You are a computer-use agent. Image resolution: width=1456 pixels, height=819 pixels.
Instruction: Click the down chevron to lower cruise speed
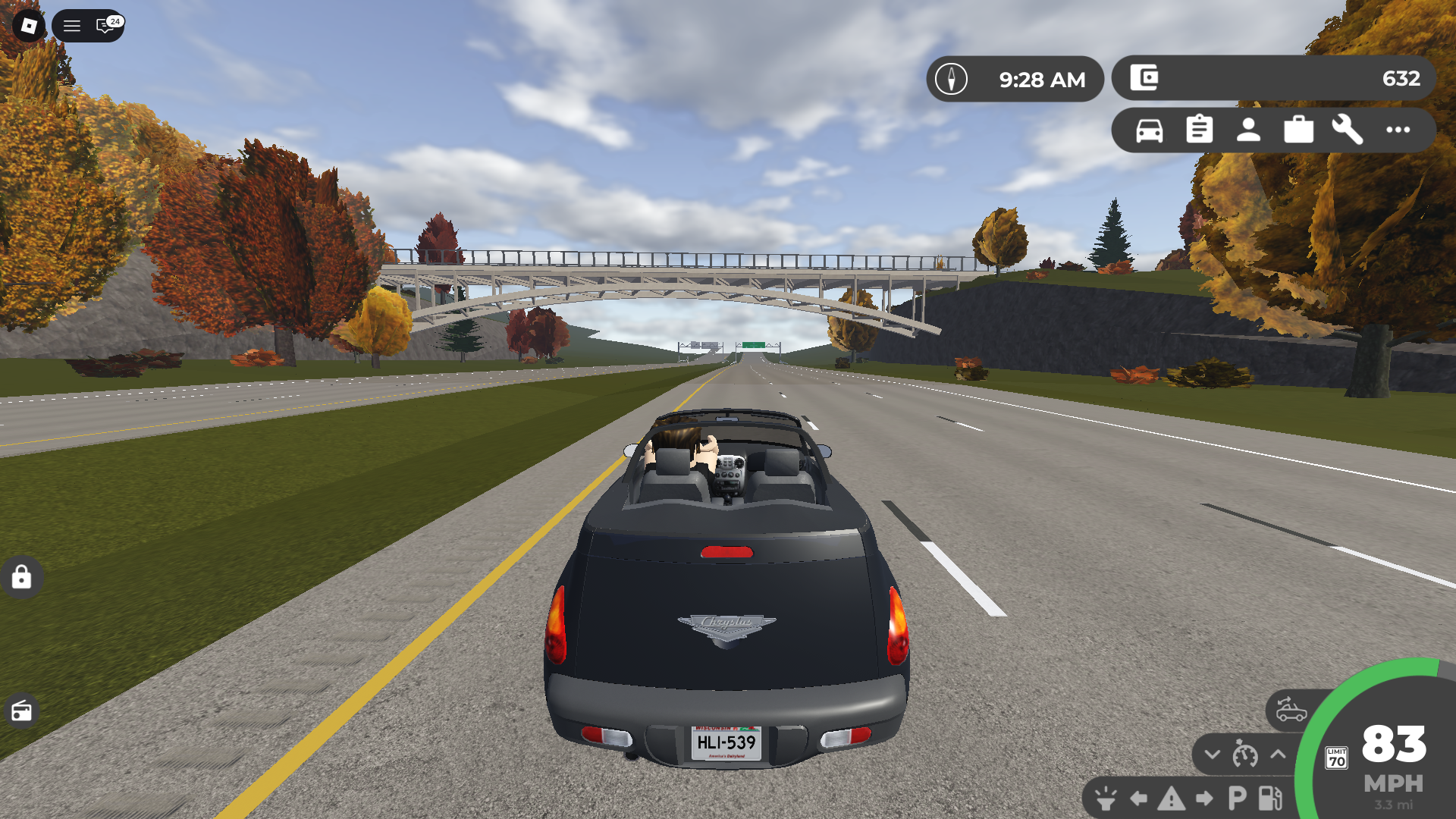[x=1212, y=755]
